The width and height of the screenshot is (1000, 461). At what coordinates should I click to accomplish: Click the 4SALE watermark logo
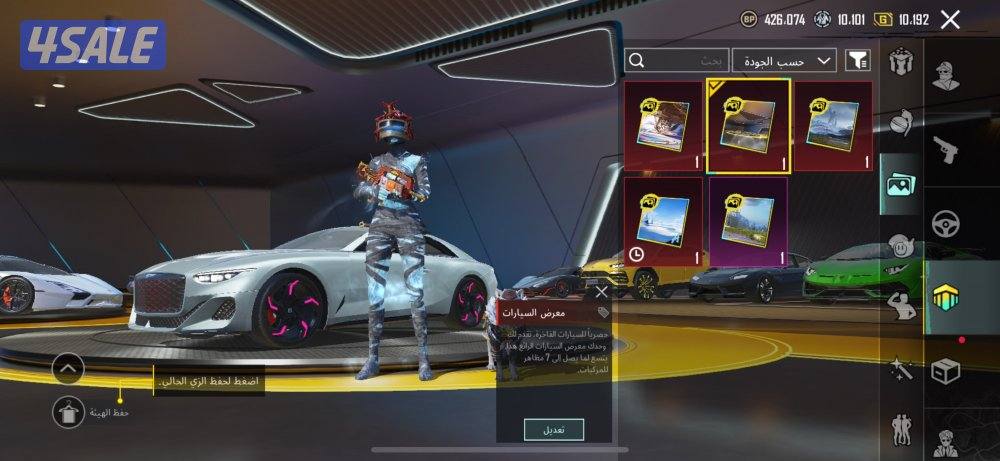92,45
